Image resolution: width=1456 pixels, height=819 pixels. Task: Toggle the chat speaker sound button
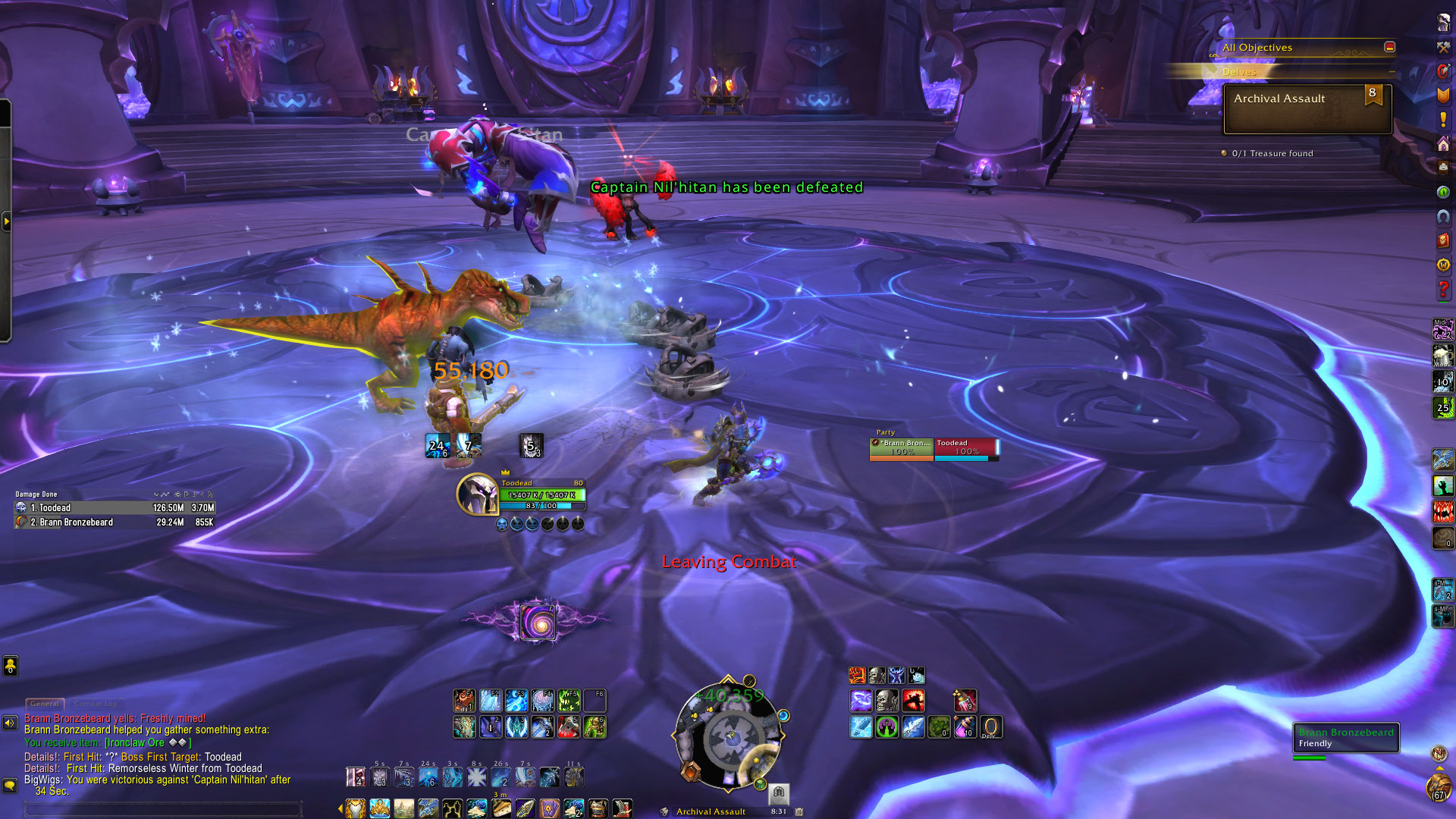click(10, 723)
